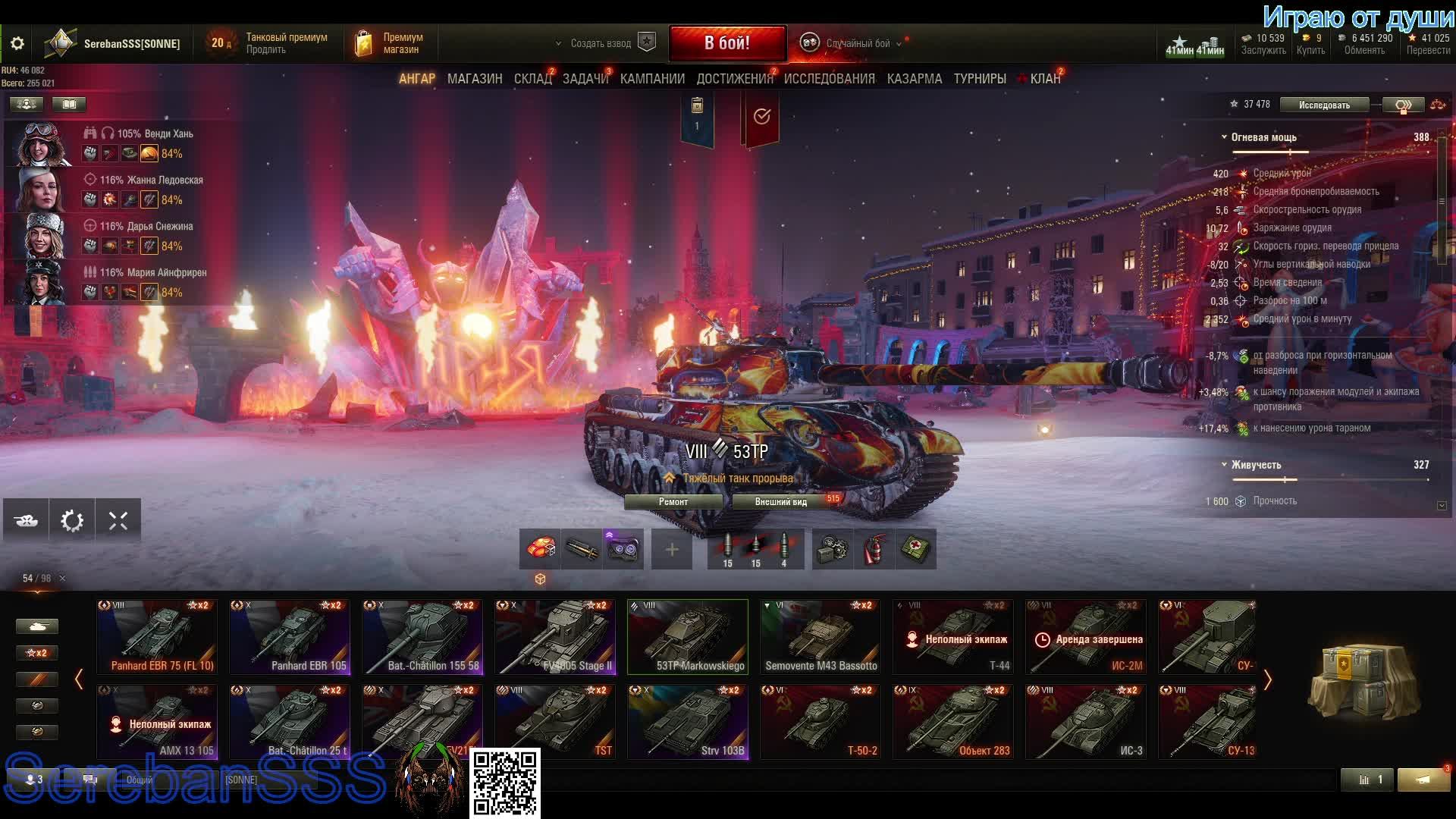Create a platoon via Создать взвод
Screen dimensions: 1456x819
point(601,43)
